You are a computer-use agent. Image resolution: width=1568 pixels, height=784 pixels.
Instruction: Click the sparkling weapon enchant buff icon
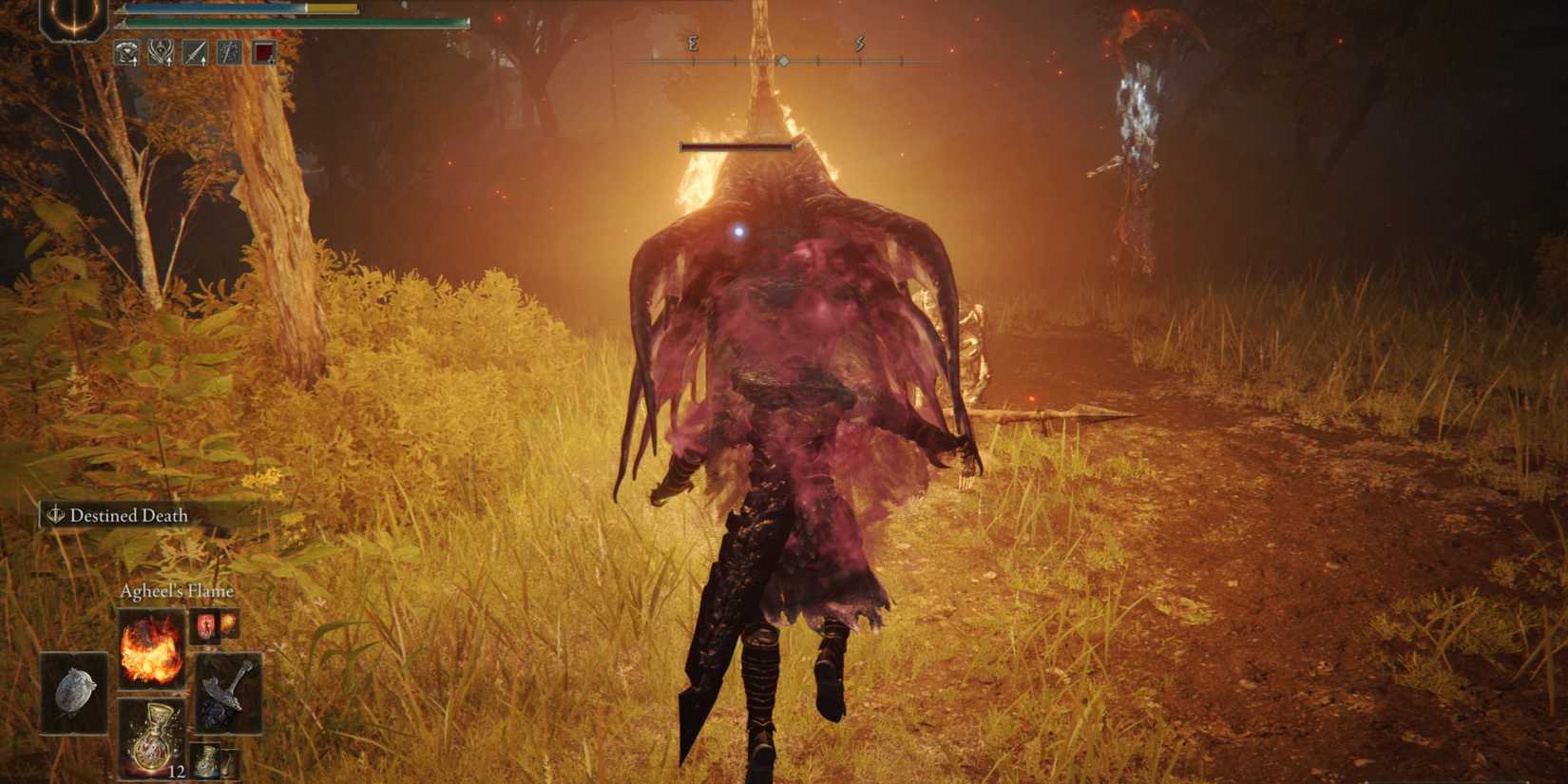229,52
